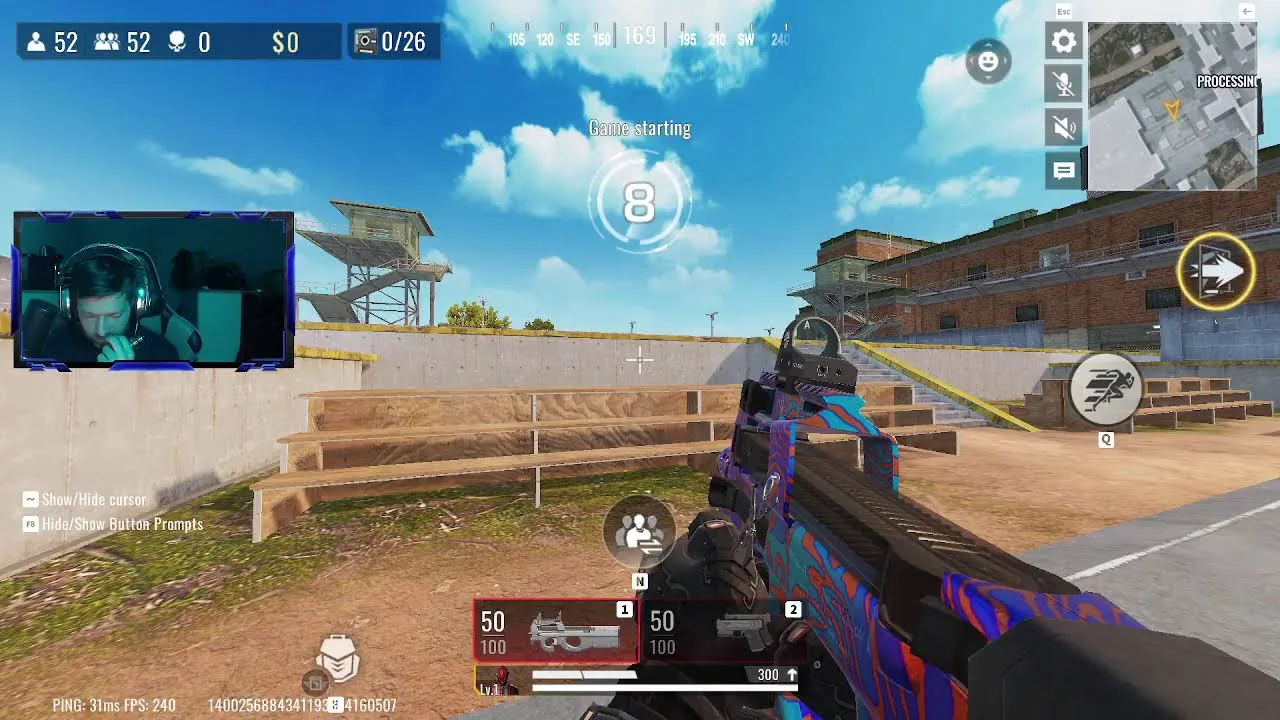The width and height of the screenshot is (1280, 720).
Task: Open the minimap
Action: [x=1171, y=105]
